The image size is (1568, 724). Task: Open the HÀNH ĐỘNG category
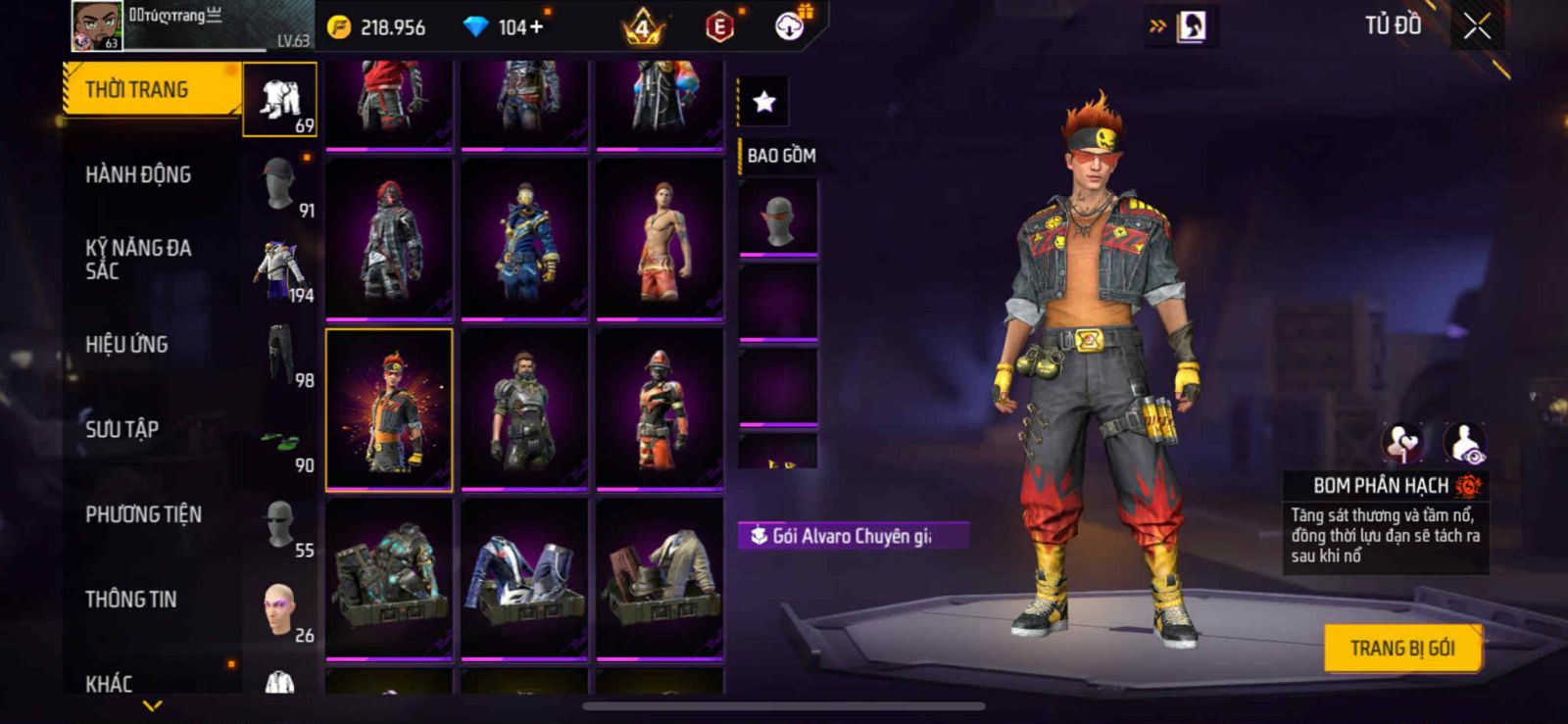[x=138, y=175]
